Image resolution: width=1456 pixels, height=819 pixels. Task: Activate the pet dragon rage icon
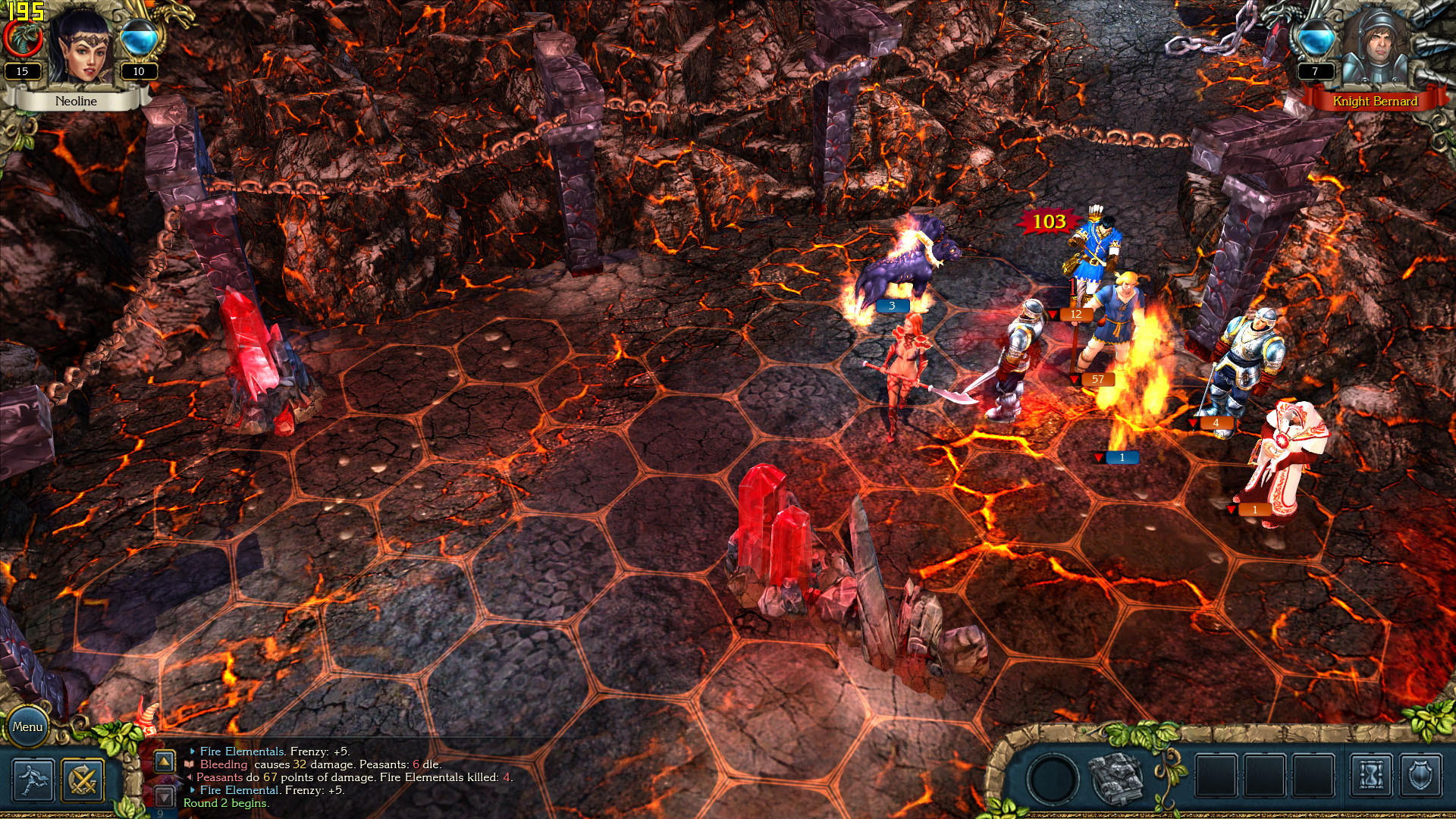click(x=23, y=38)
